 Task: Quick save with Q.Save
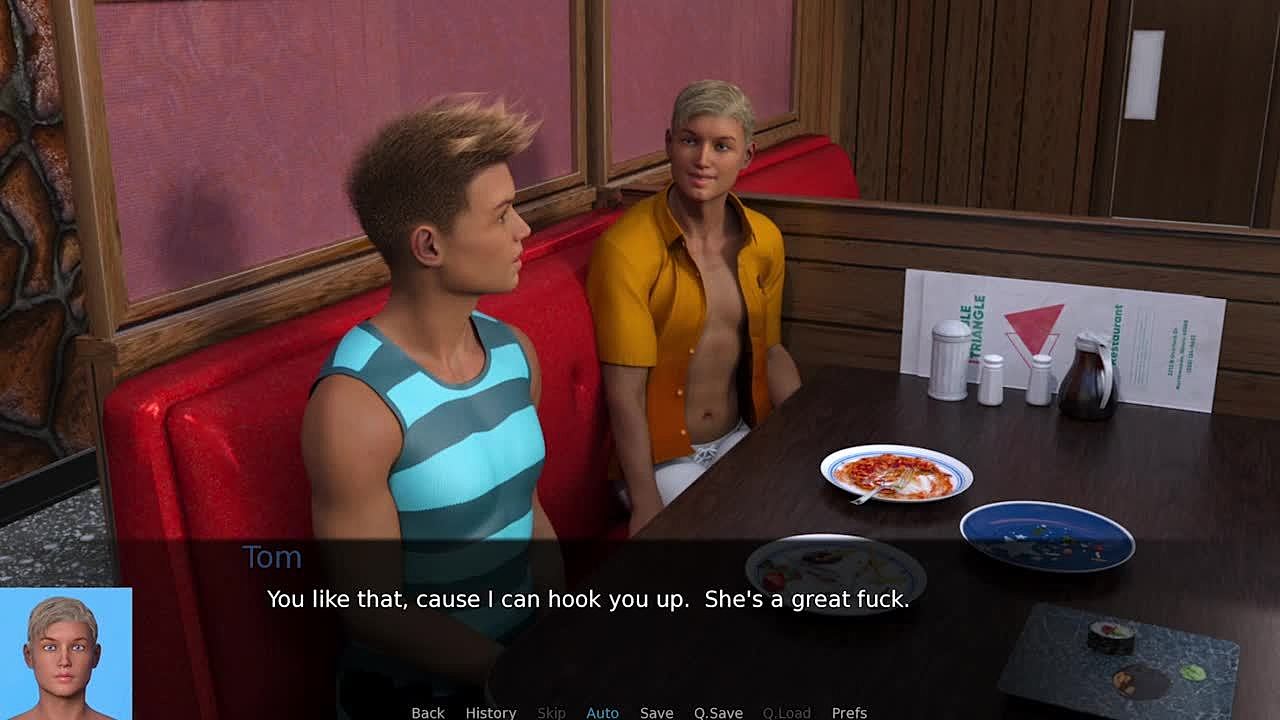click(x=718, y=712)
